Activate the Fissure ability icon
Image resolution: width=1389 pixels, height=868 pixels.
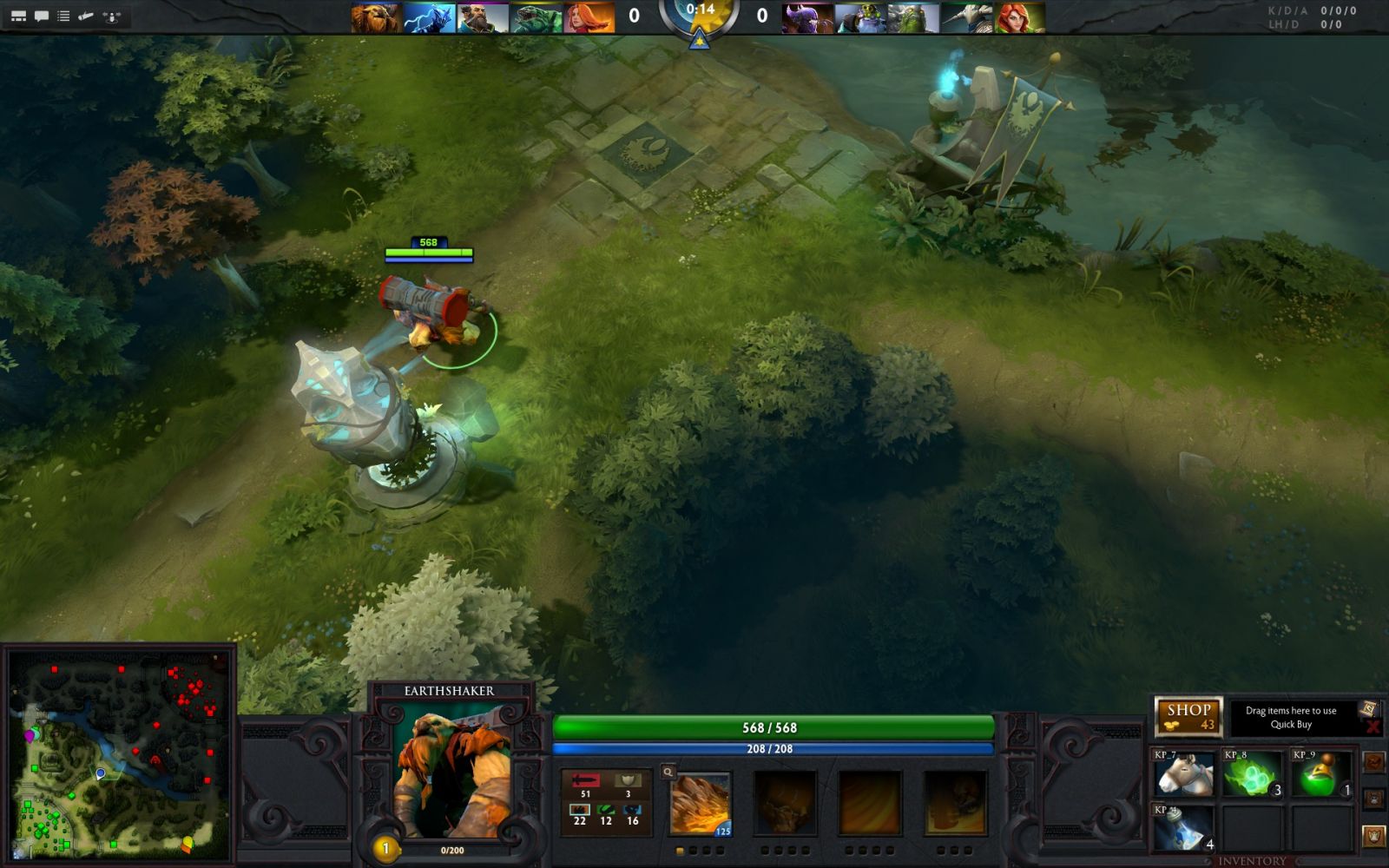coord(700,805)
